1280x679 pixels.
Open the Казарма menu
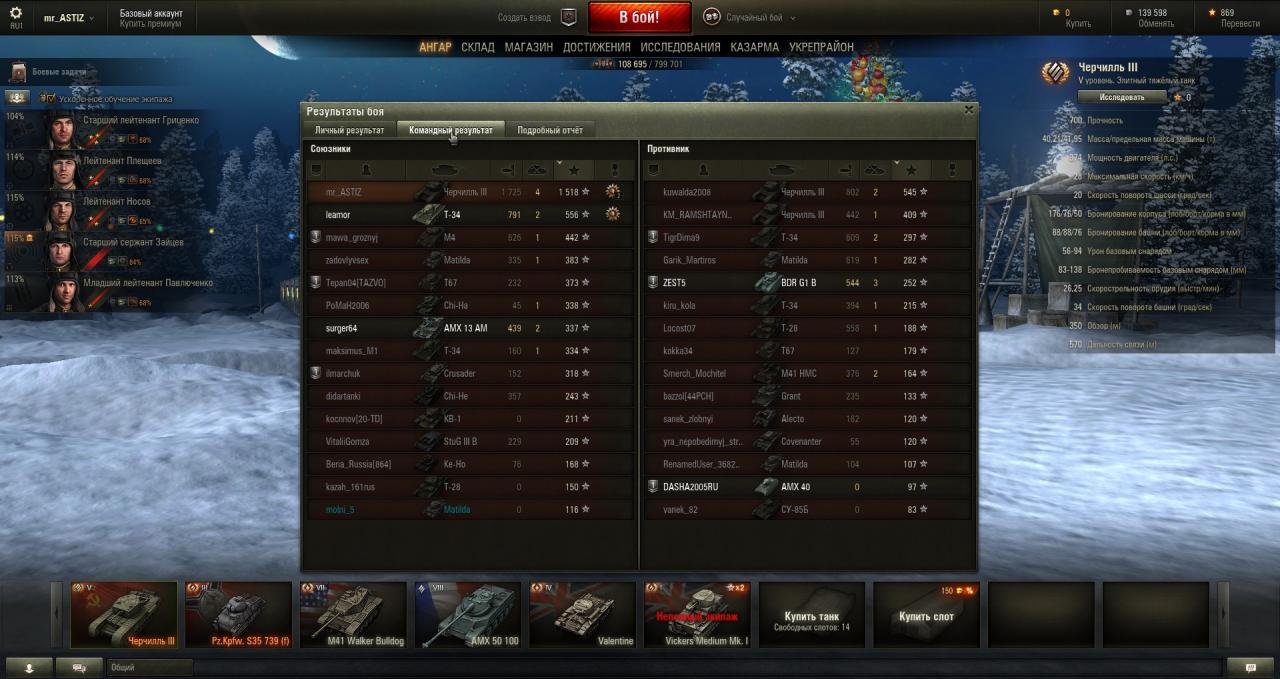click(x=755, y=47)
